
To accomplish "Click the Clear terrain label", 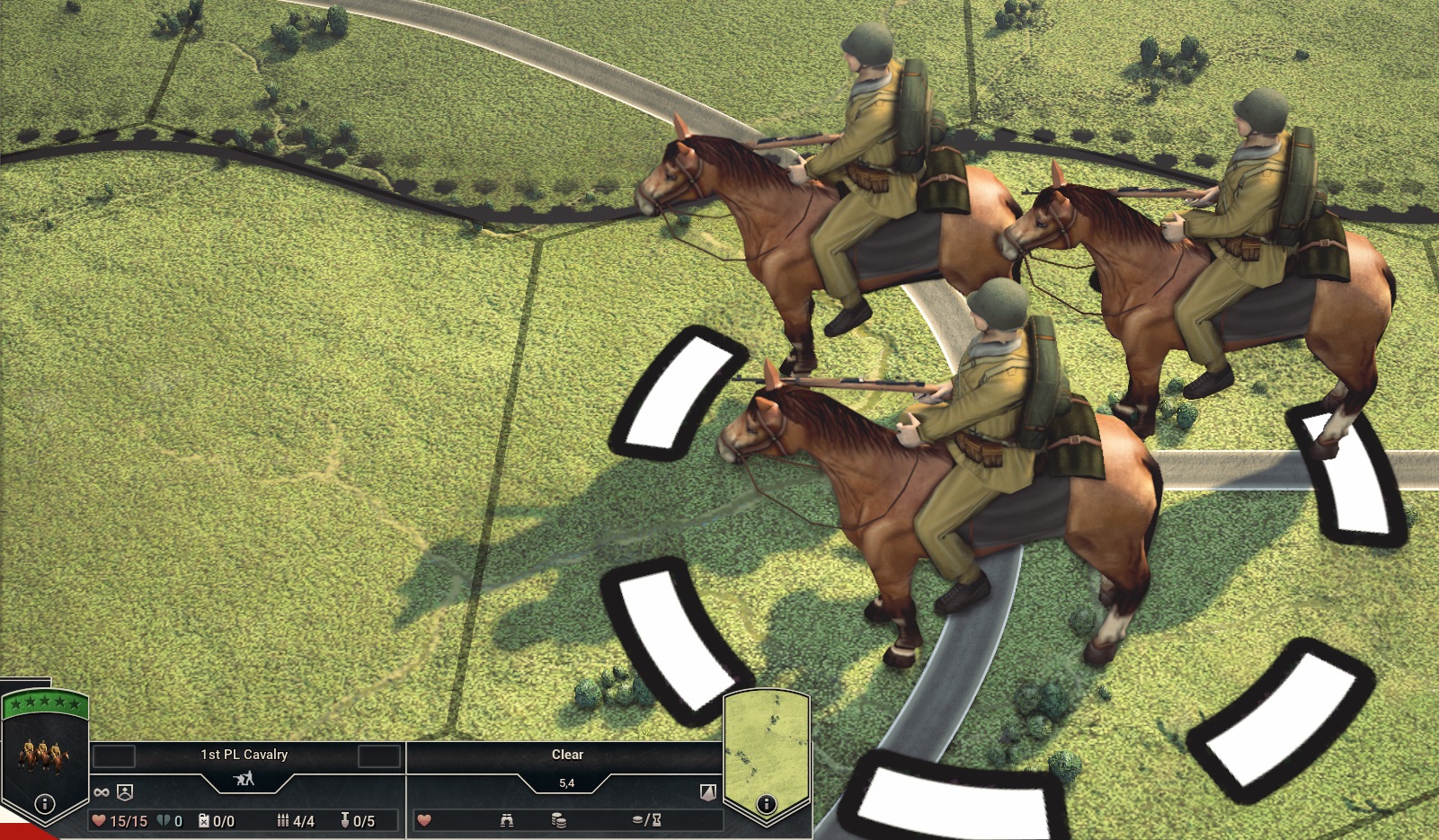I will pos(567,755).
